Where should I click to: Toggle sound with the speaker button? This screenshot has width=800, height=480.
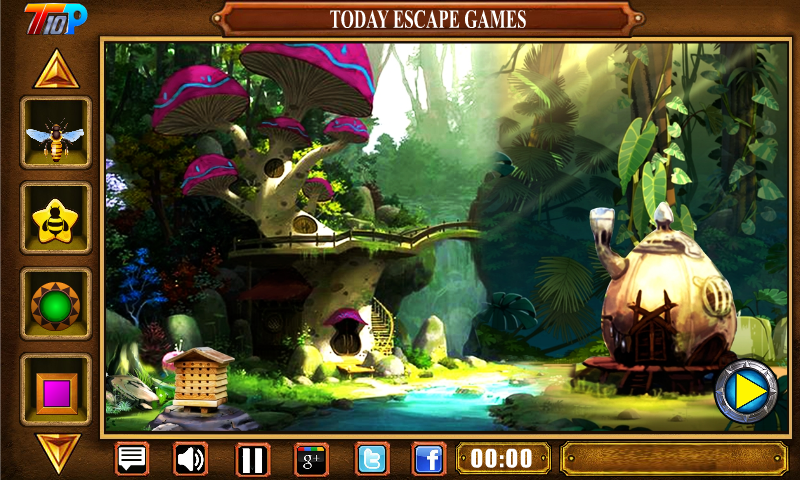[191, 459]
